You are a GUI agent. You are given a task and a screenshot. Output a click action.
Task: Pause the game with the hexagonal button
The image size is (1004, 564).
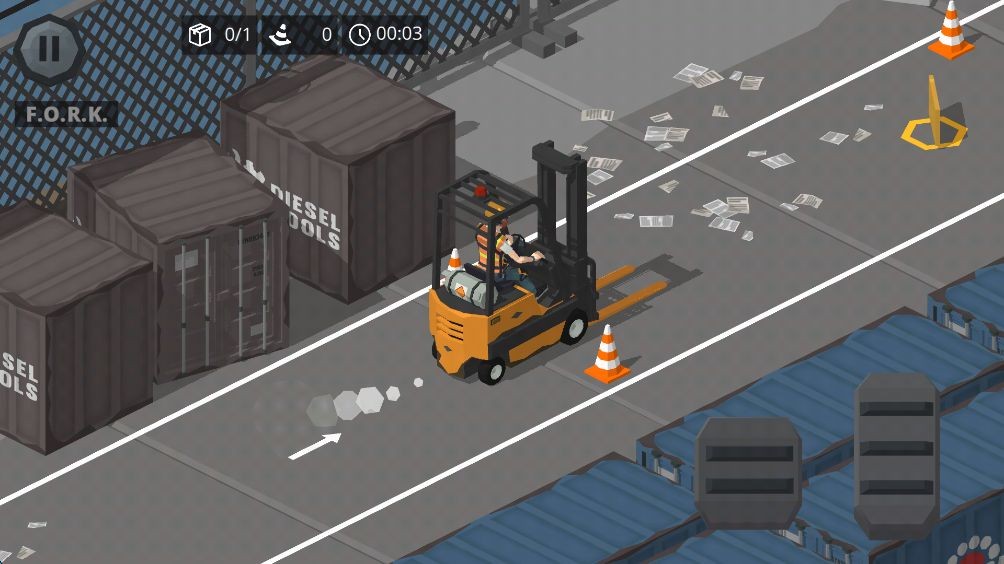tap(49, 49)
